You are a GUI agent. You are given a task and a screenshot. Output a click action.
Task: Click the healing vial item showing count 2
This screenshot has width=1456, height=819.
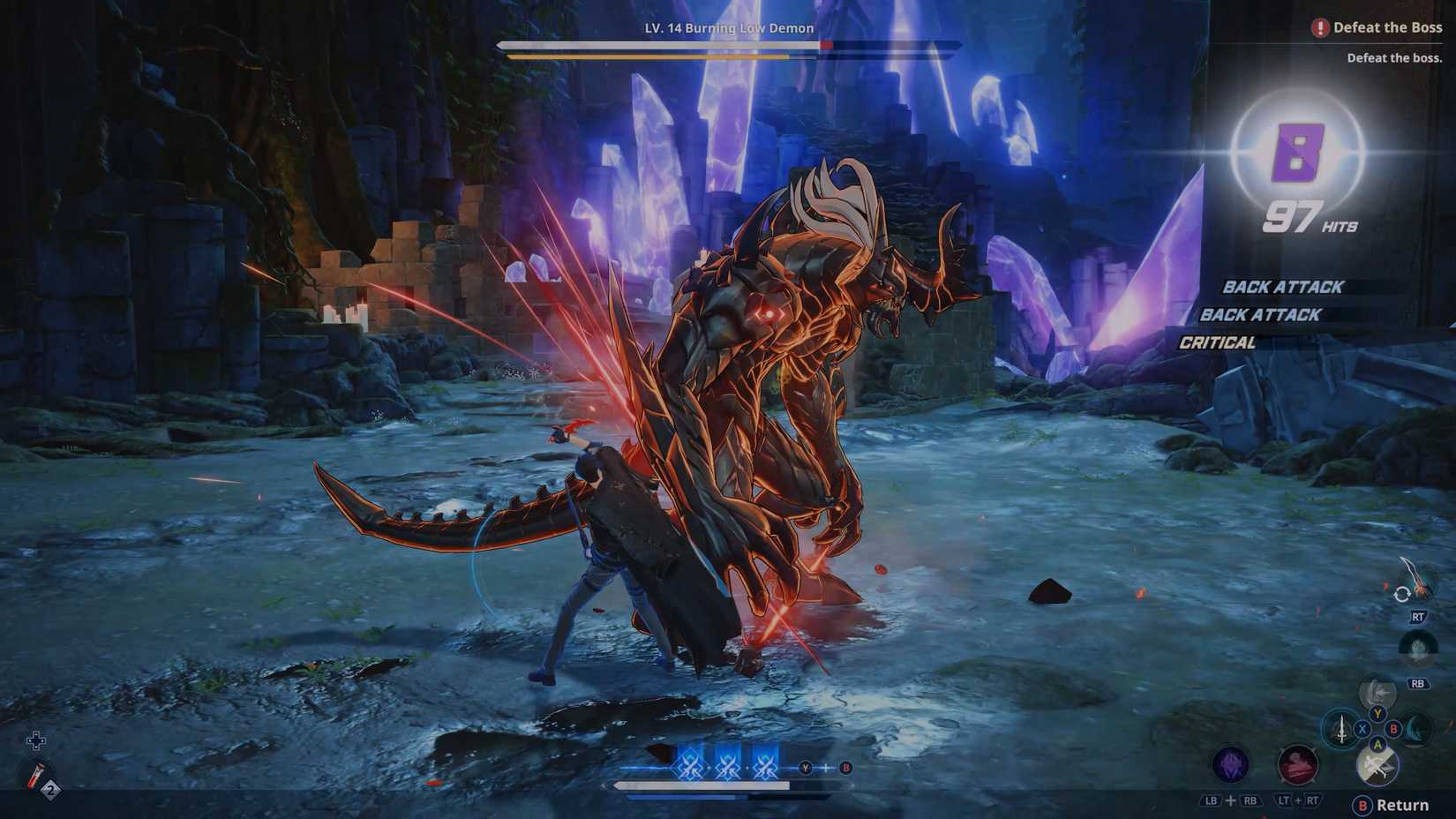[36, 775]
